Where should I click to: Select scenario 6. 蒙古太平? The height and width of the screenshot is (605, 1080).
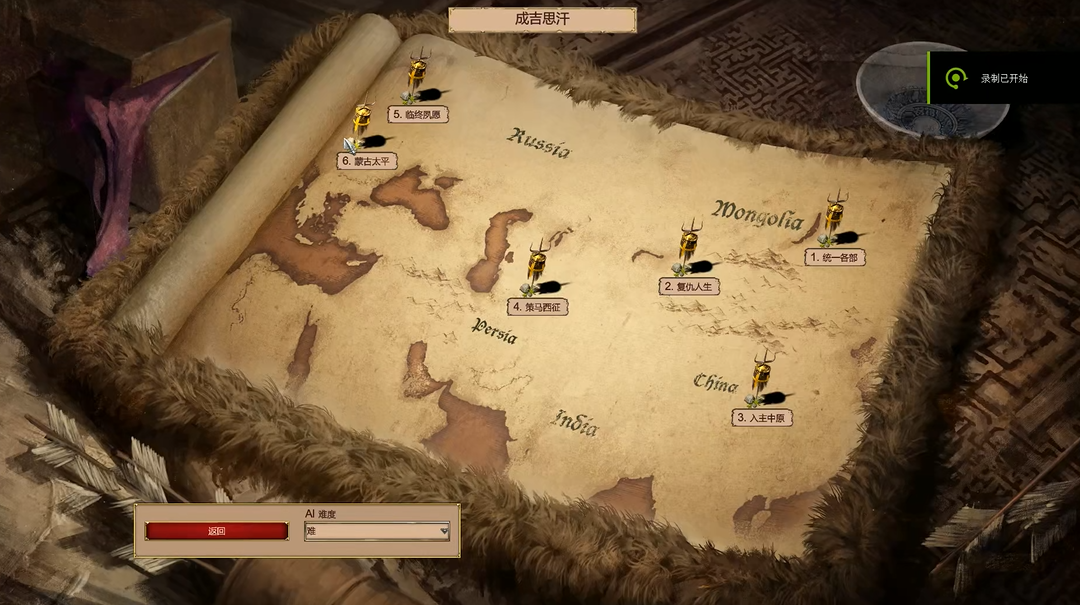[x=368, y=161]
